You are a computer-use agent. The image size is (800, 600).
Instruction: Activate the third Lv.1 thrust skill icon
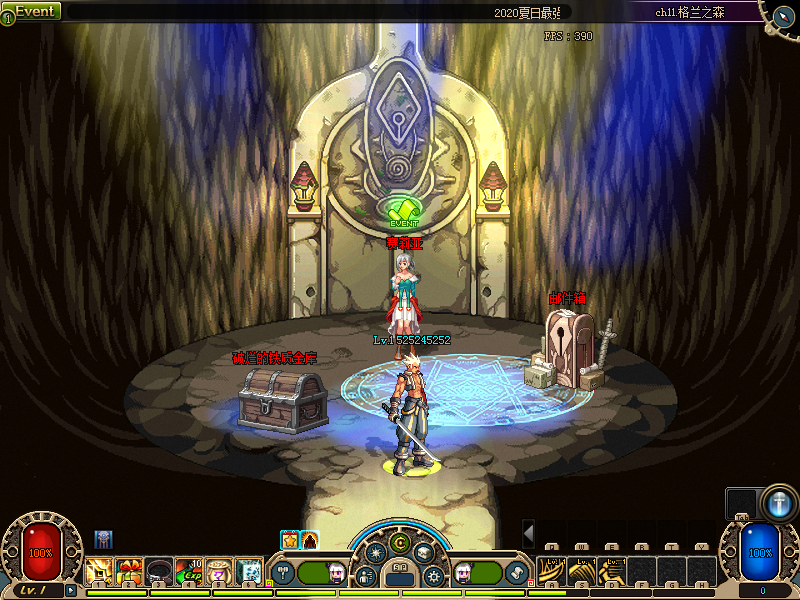click(x=612, y=571)
